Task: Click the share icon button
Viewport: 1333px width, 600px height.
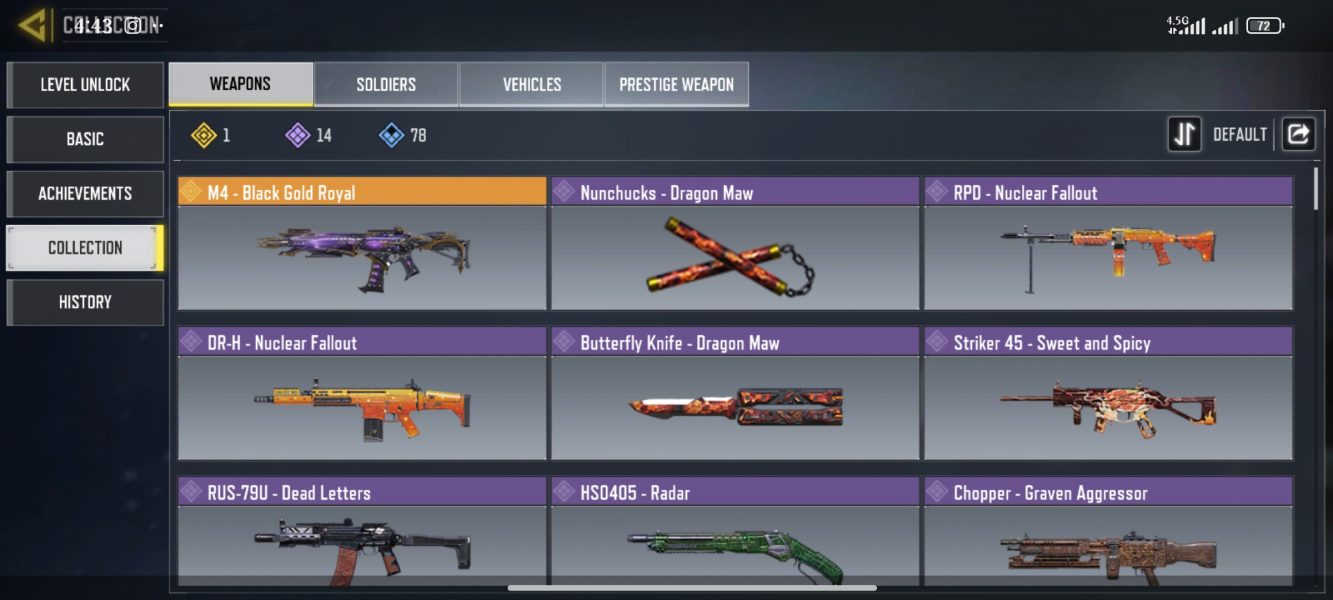Action: (1298, 134)
